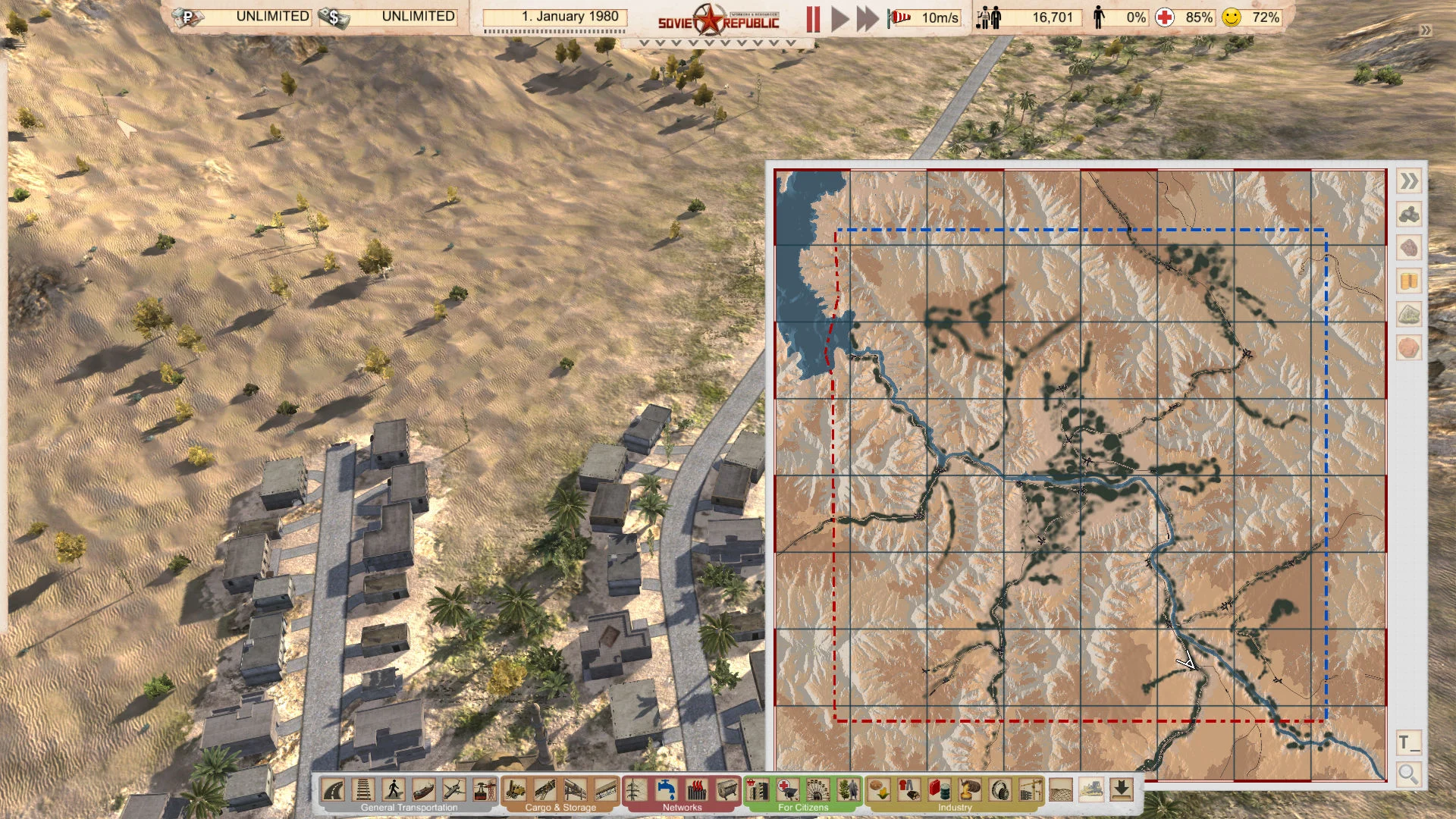Viewport: 1456px width, 819px height.
Task: Open hospital construction in For Citizens
Action: coord(789,791)
